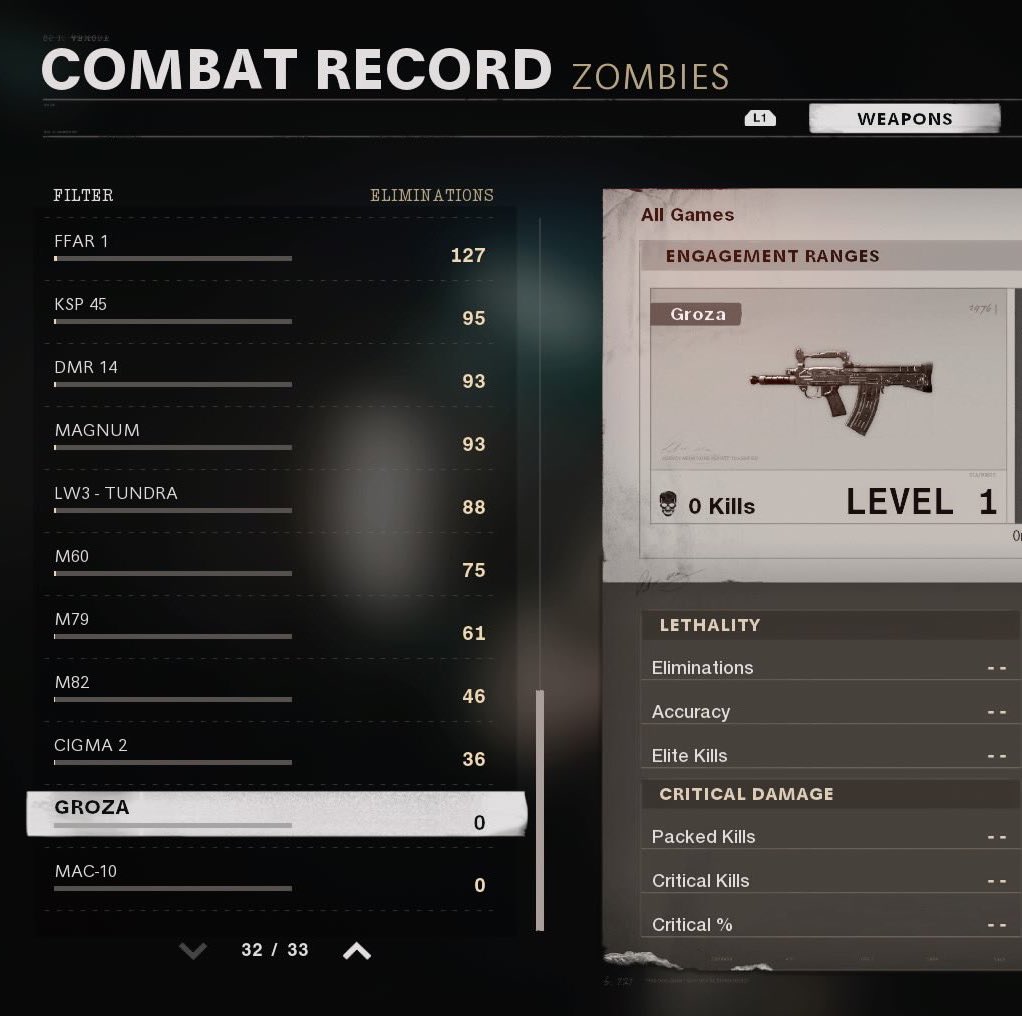Image resolution: width=1022 pixels, height=1016 pixels.
Task: Select the DMR 14 row
Action: (270, 374)
